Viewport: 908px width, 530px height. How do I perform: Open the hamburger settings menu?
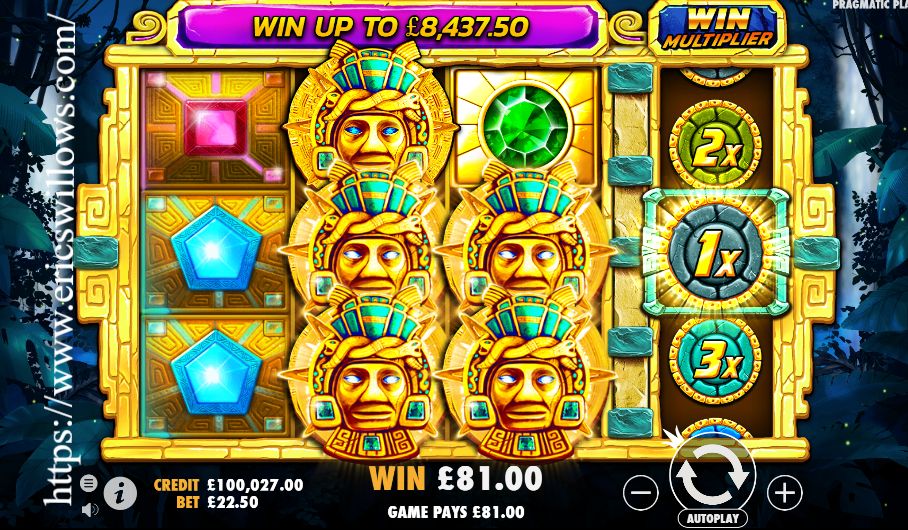88,483
